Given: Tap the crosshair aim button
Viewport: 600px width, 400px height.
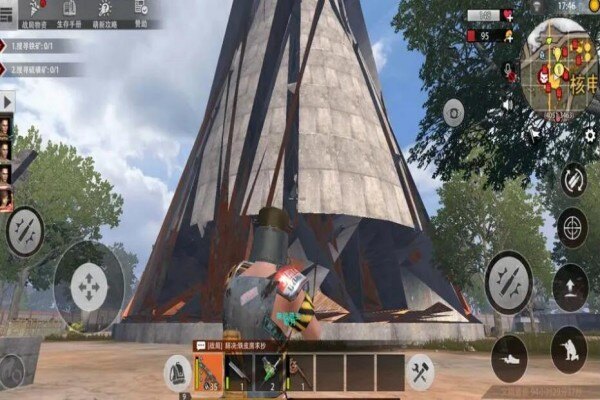Looking at the screenshot, I should [571, 225].
